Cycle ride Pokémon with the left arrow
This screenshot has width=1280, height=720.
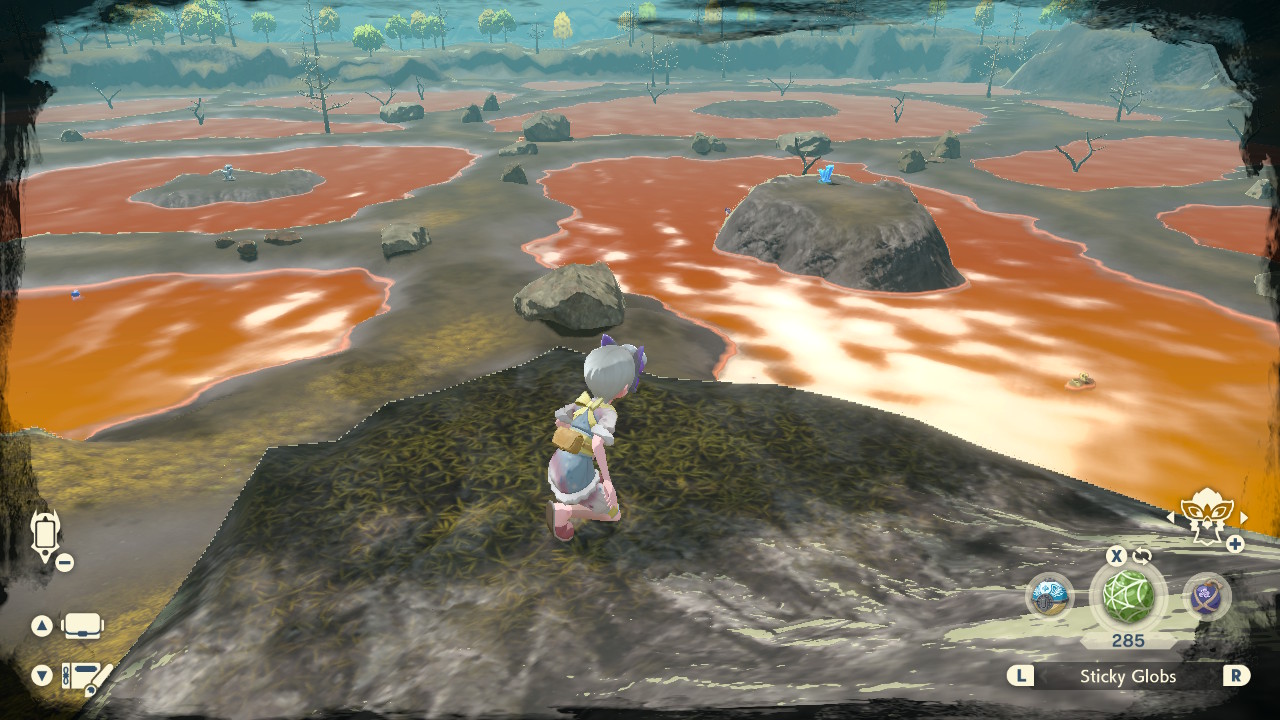(1171, 518)
